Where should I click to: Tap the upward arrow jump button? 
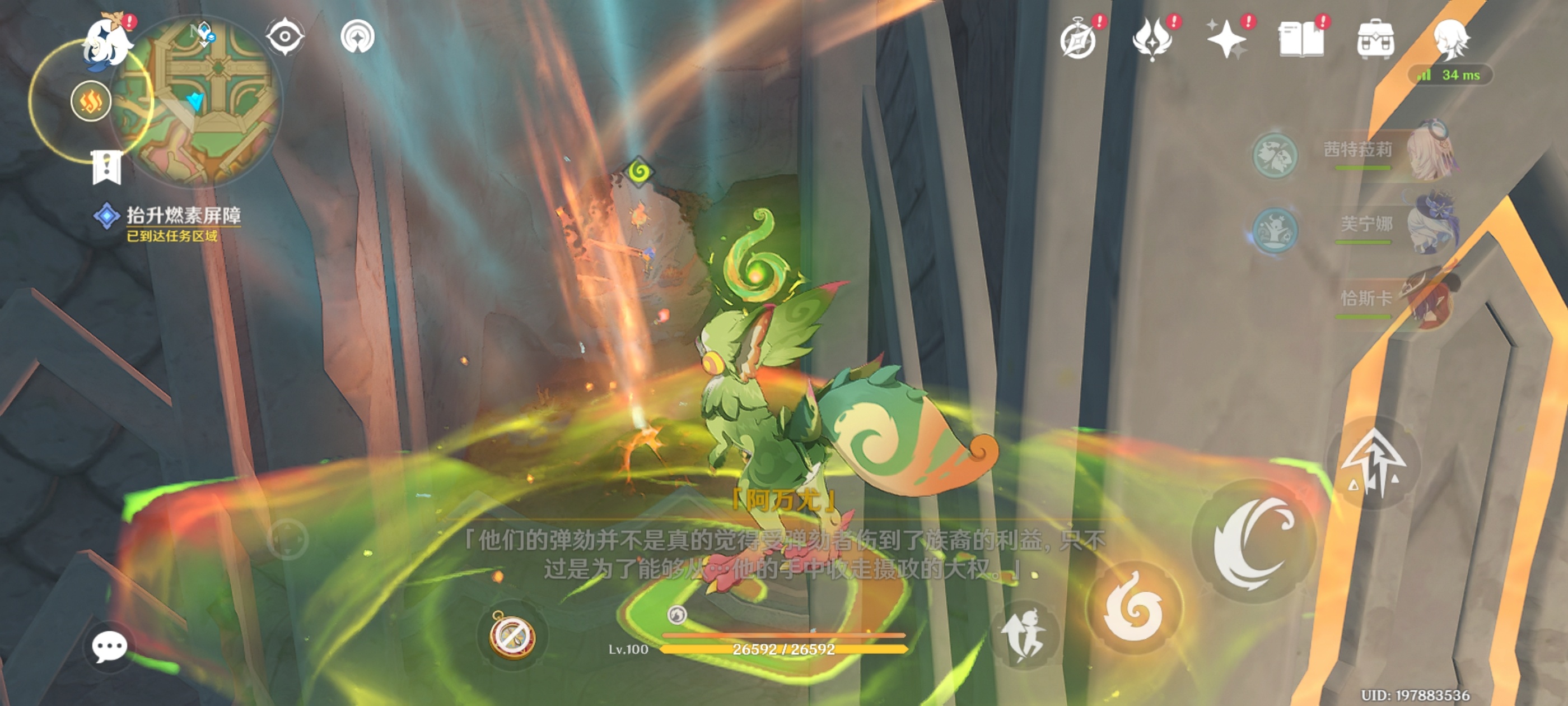tap(1373, 464)
